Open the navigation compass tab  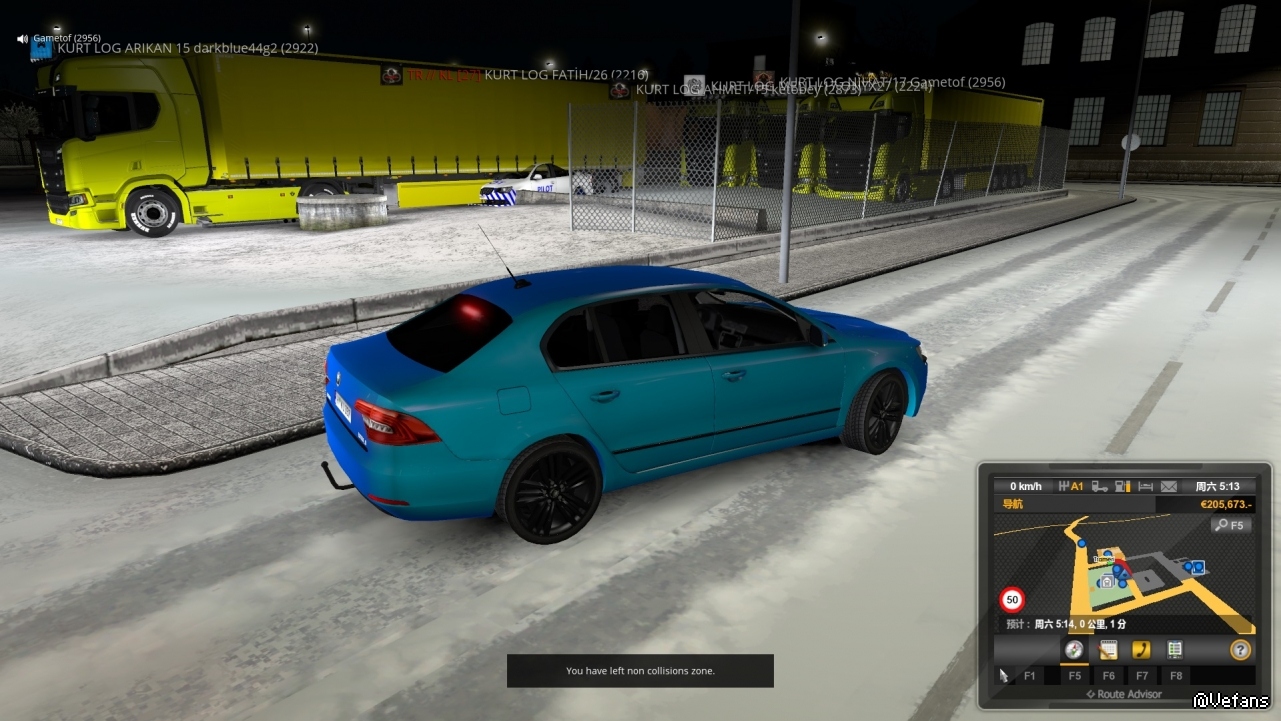1074,650
